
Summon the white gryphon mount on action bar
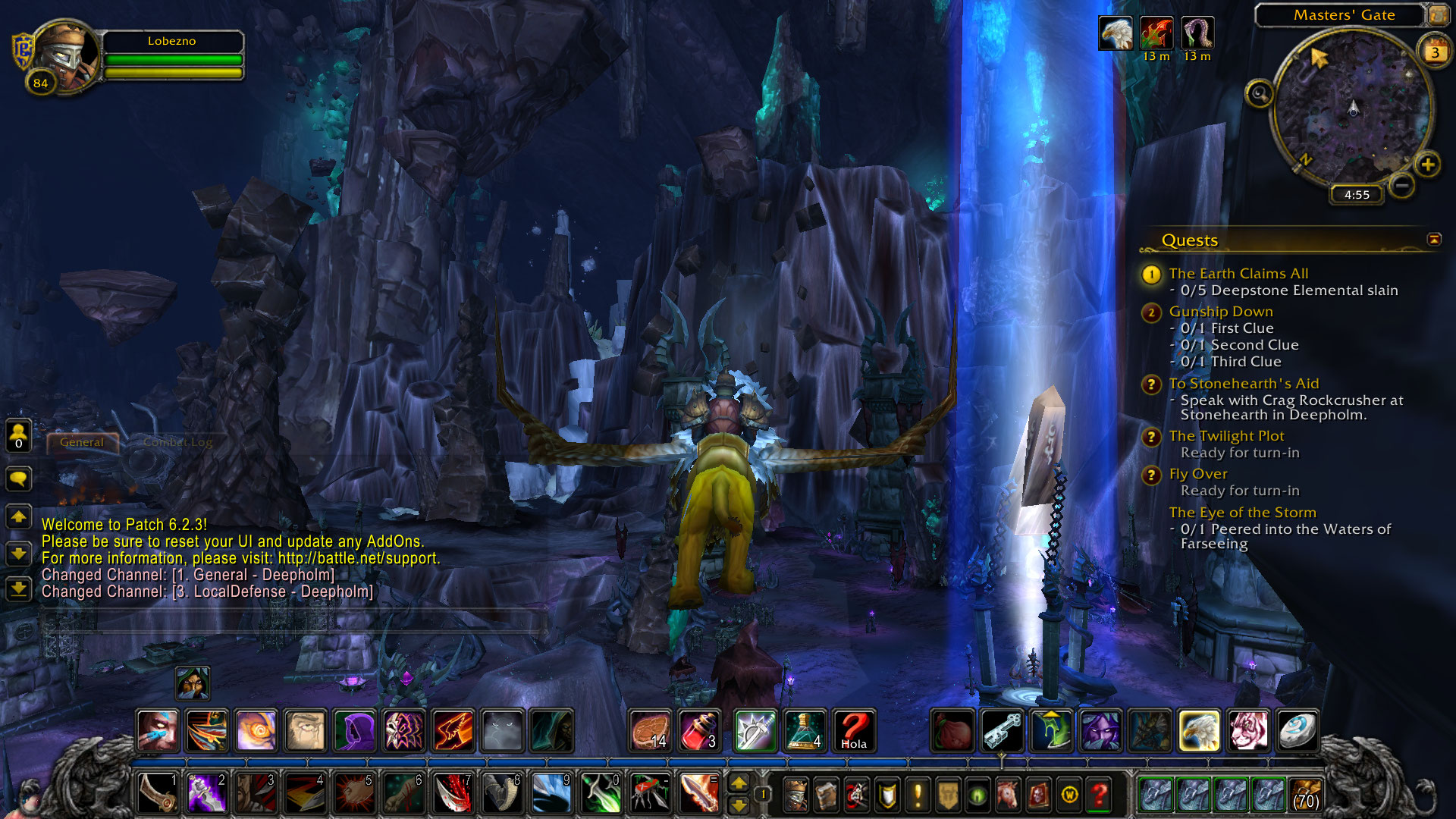pos(1198,731)
